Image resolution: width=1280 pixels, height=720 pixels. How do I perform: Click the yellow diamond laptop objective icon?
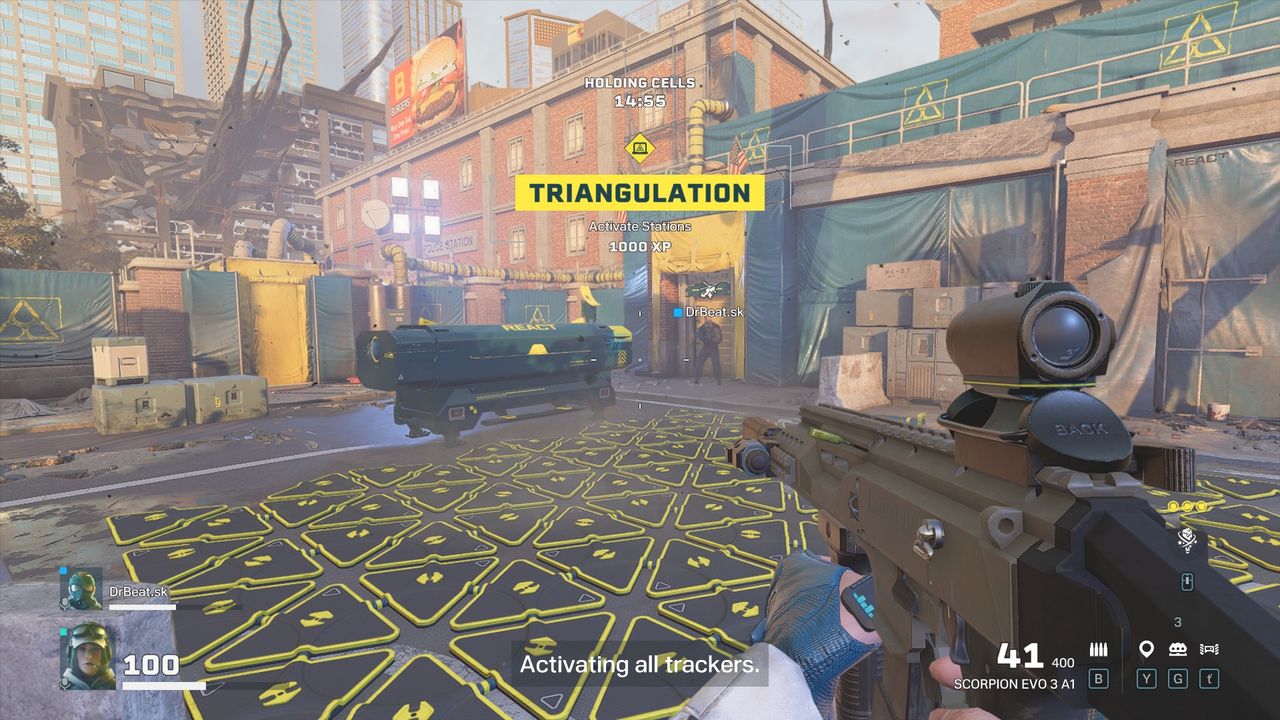[638, 149]
